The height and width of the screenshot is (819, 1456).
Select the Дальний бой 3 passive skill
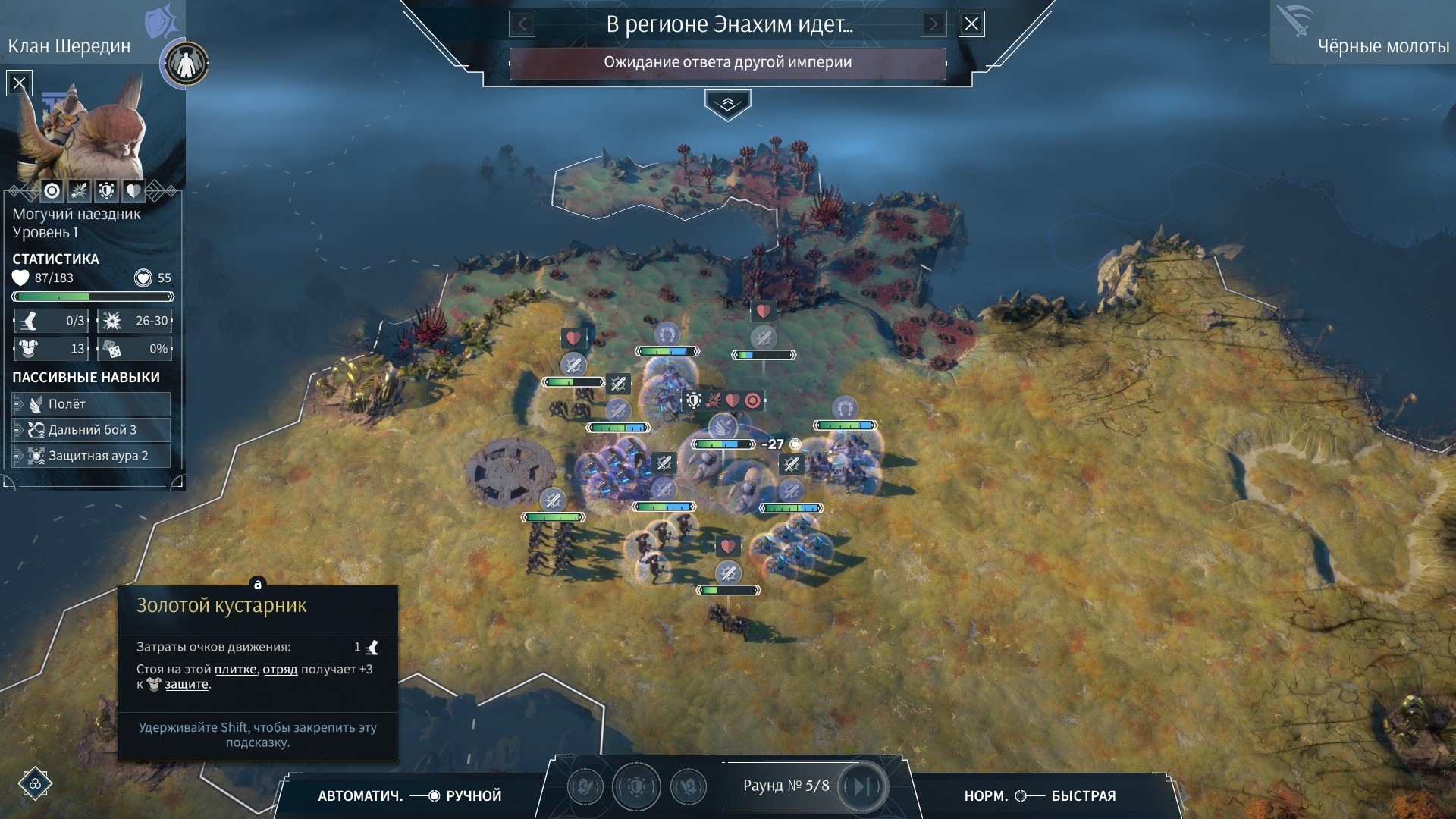coord(91,430)
